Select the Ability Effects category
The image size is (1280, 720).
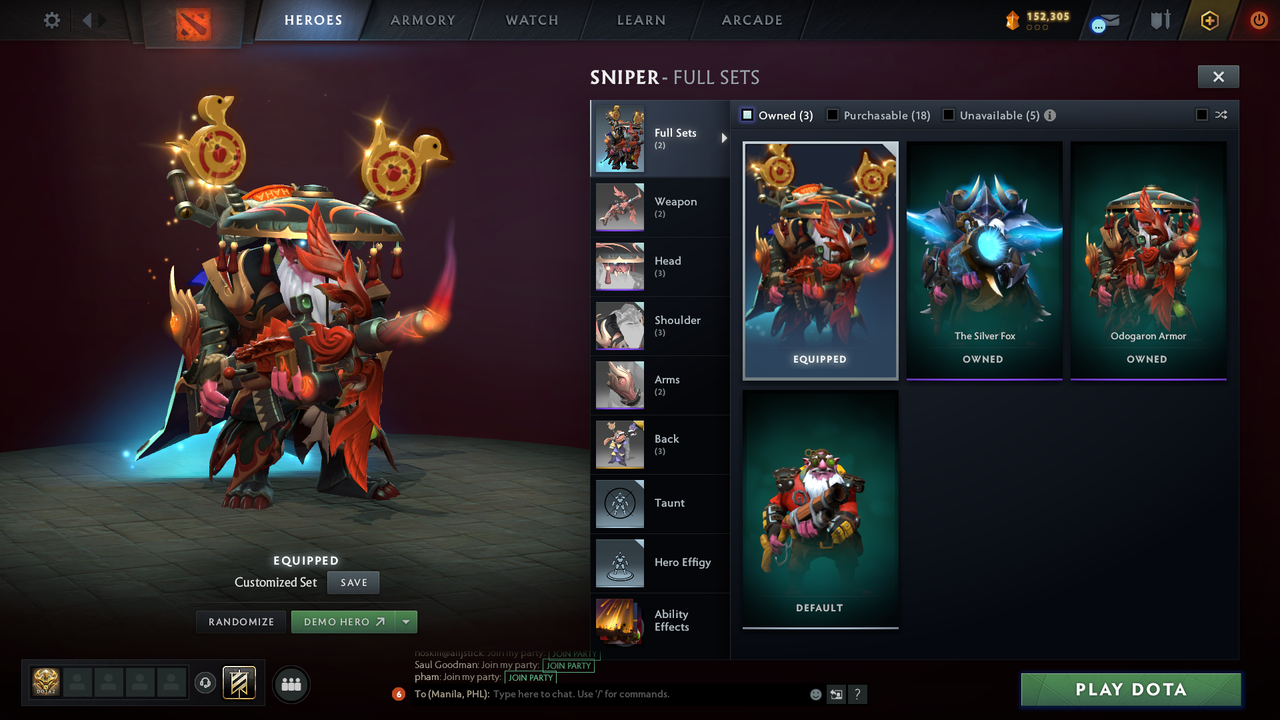point(660,622)
